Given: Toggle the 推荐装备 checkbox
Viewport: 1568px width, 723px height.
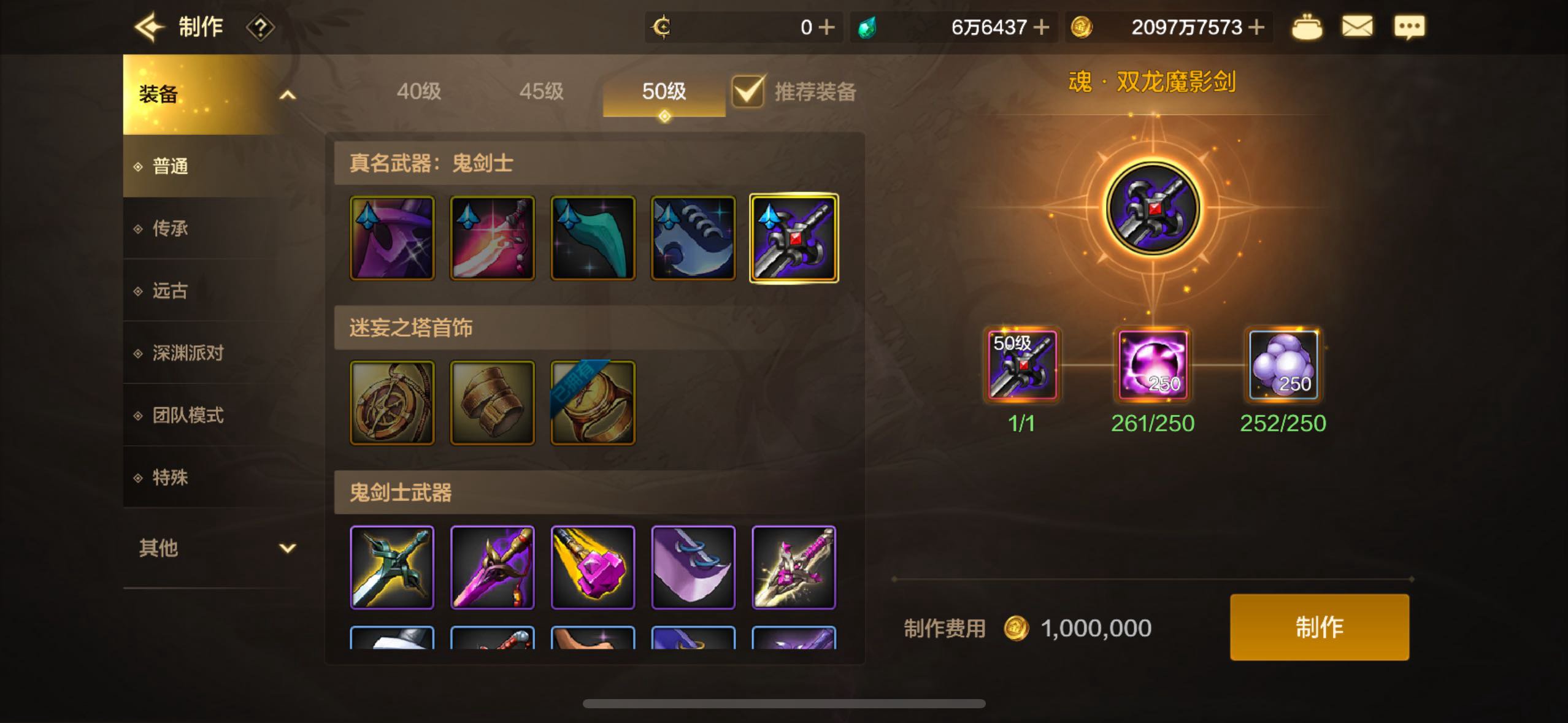Looking at the screenshot, I should coord(748,92).
